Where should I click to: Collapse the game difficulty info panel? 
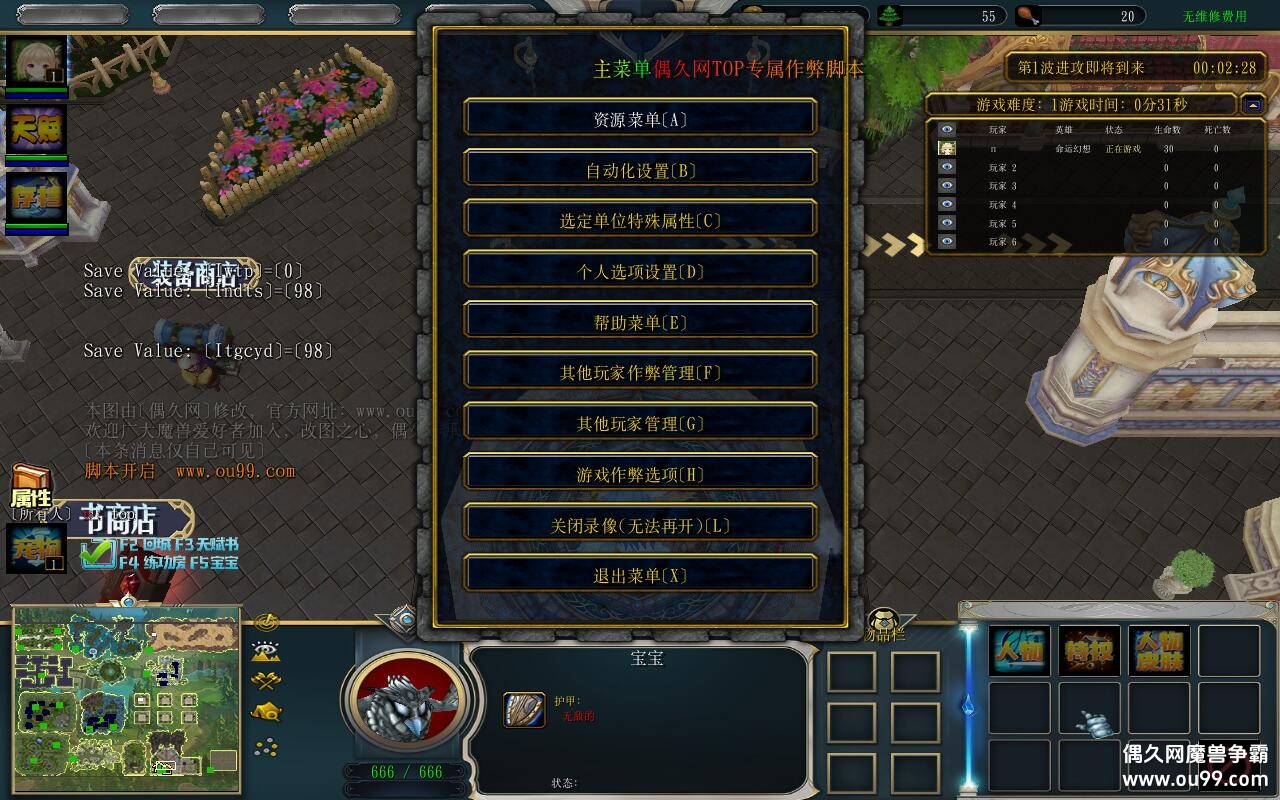1251,103
